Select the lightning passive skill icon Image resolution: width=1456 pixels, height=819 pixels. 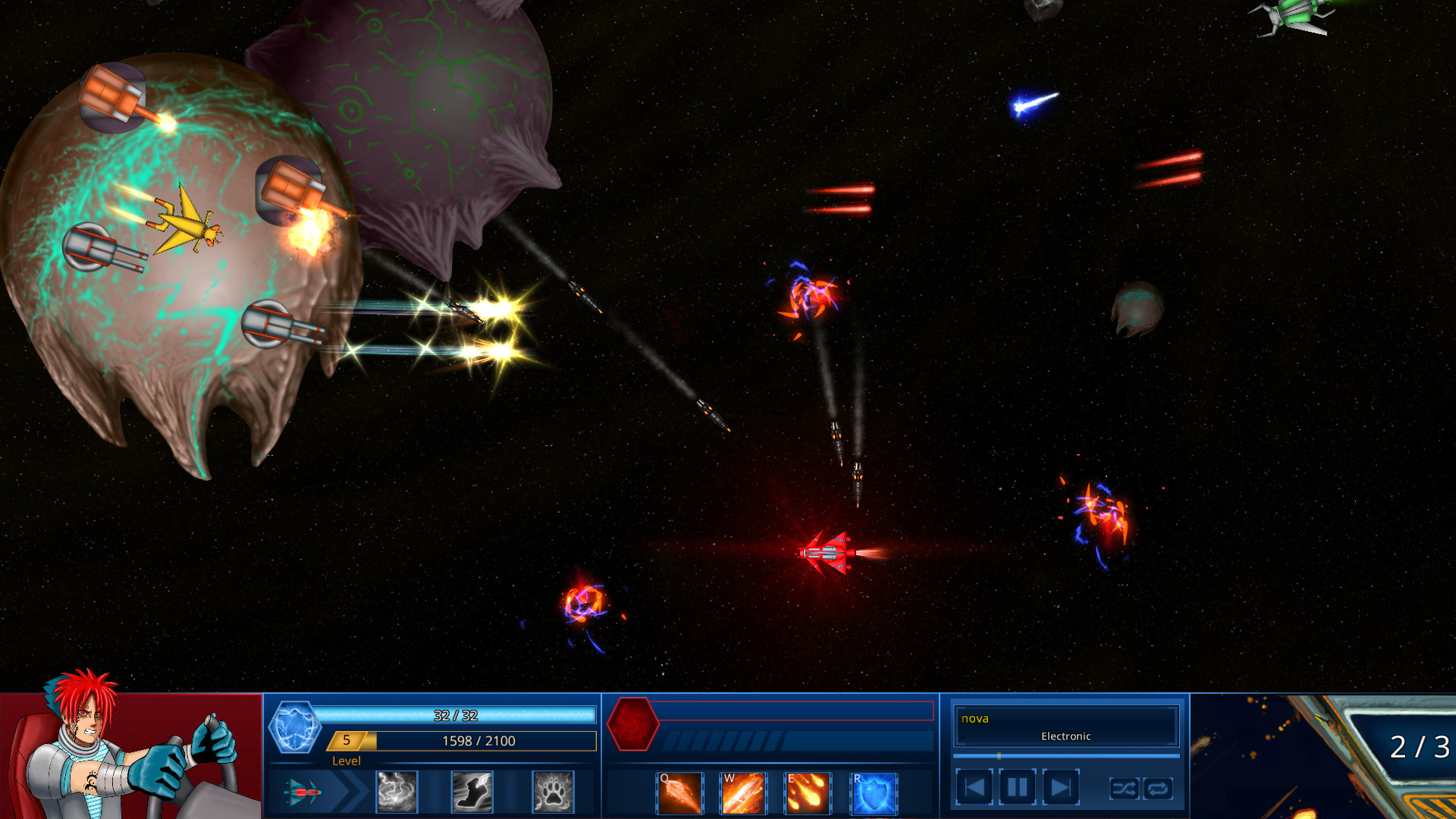397,791
